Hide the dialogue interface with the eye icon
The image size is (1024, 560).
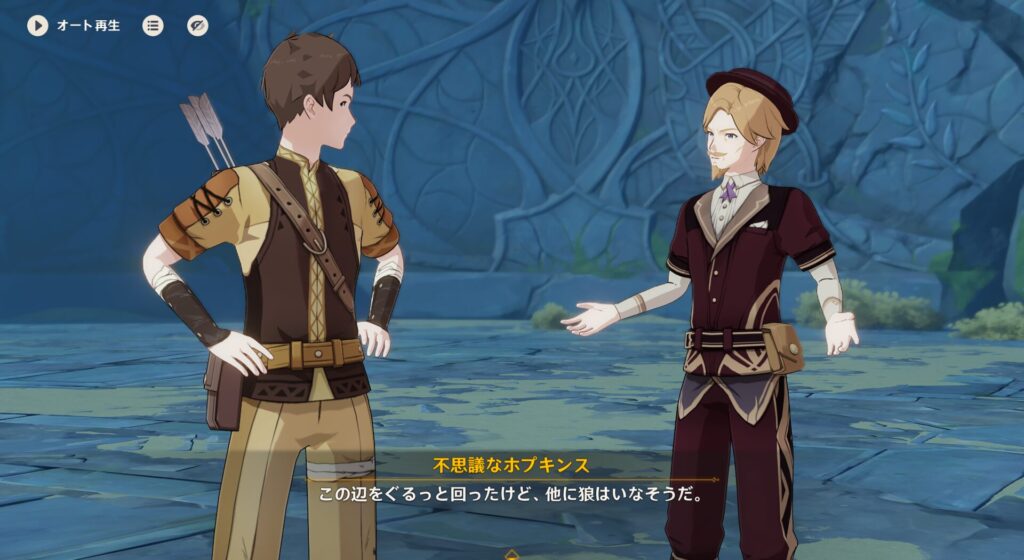tap(198, 26)
